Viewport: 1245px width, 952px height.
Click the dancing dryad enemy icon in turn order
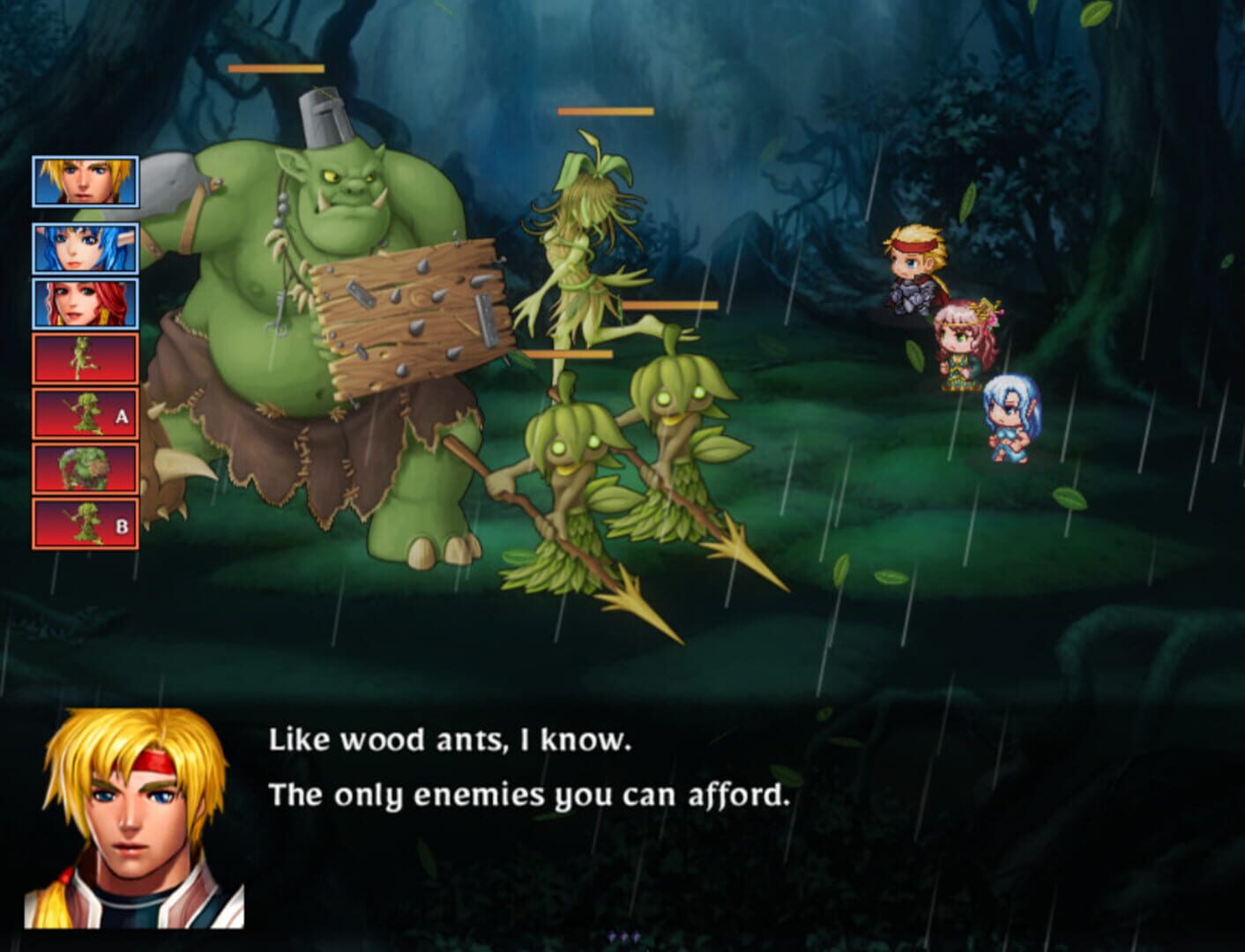tap(85, 358)
